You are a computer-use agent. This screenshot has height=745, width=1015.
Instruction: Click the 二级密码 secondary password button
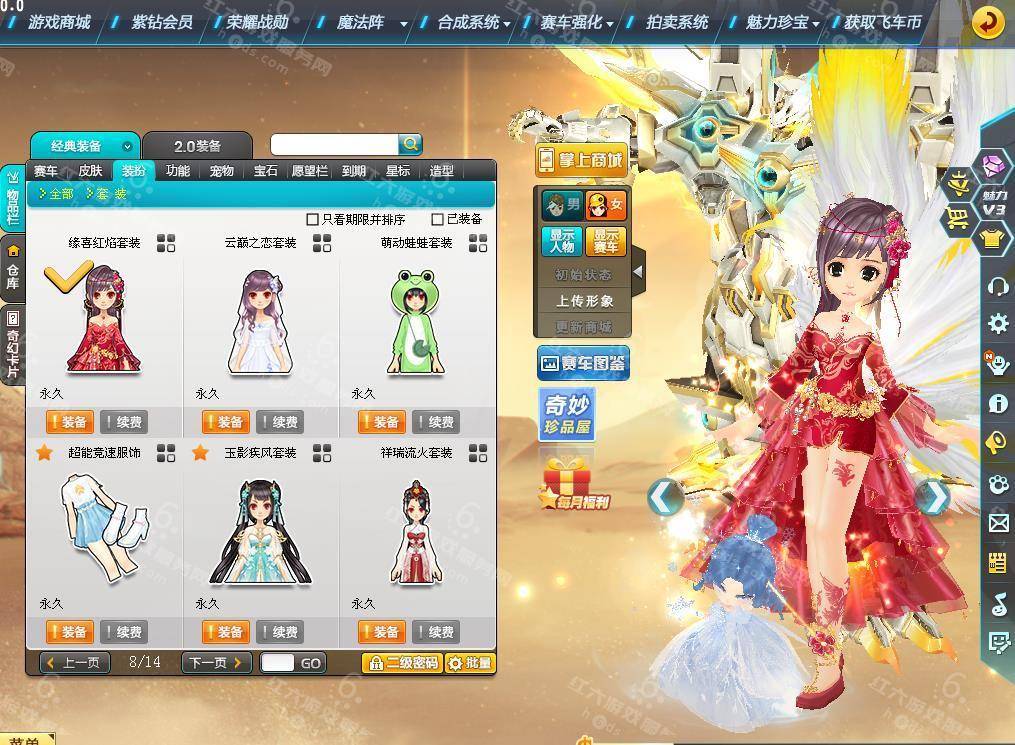(x=402, y=663)
